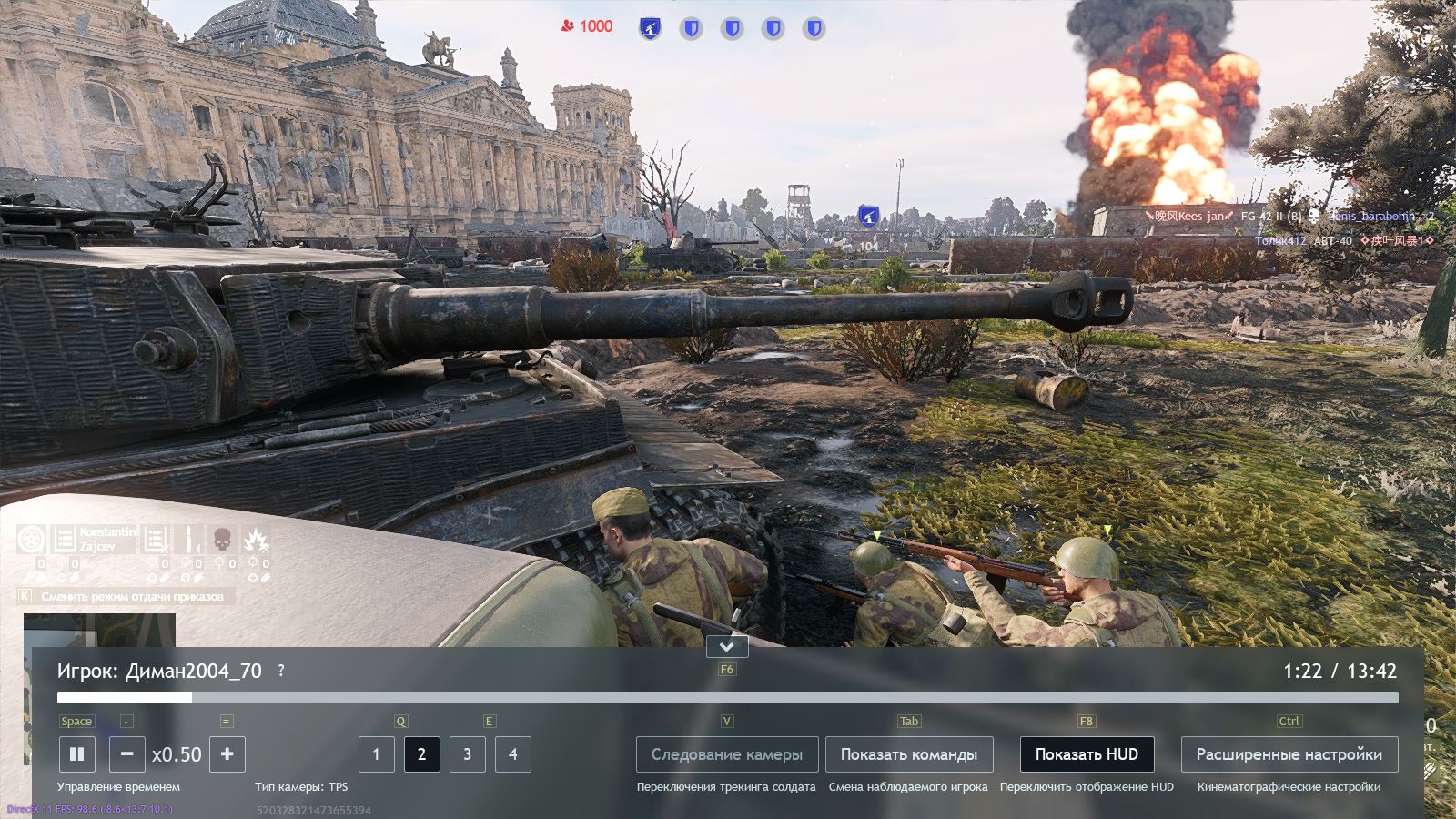The width and height of the screenshot is (1456, 819).
Task: Click the question mark next to player name
Action: (x=281, y=671)
